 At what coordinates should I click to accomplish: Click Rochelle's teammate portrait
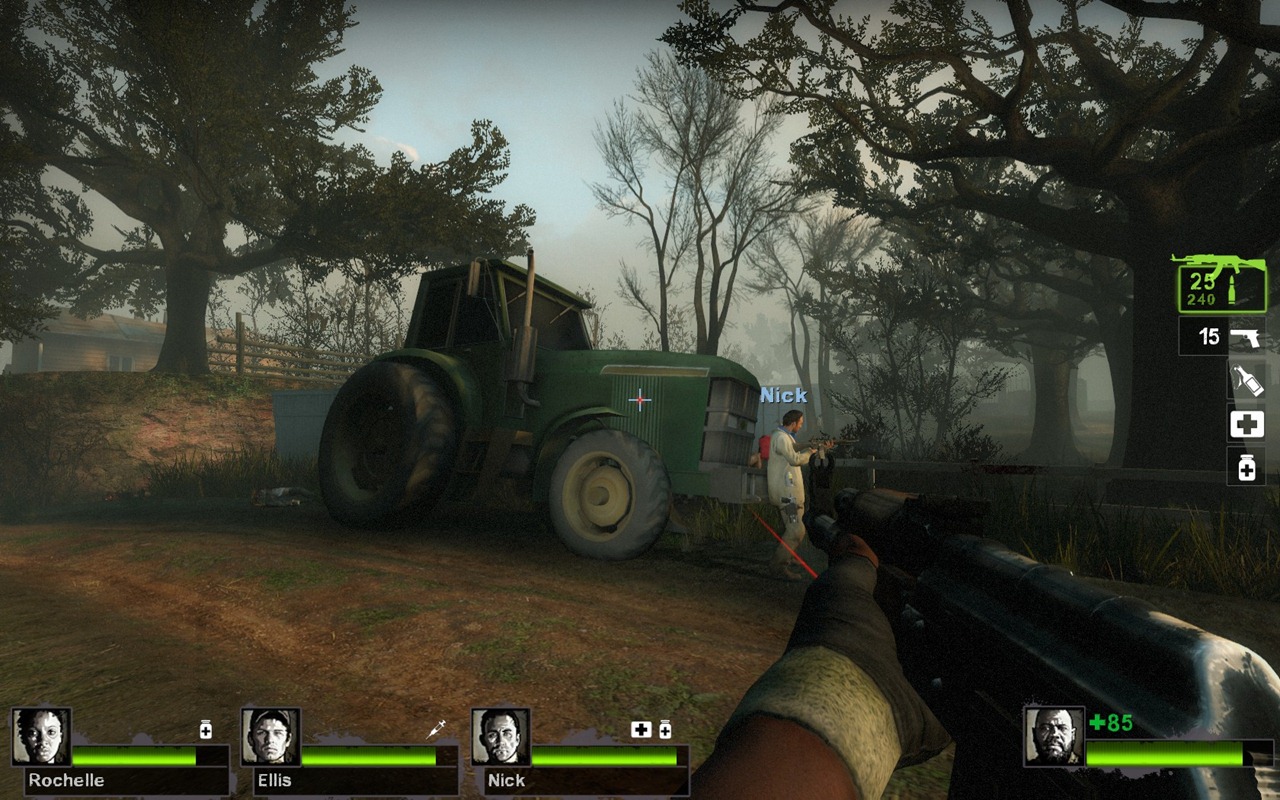[41, 737]
